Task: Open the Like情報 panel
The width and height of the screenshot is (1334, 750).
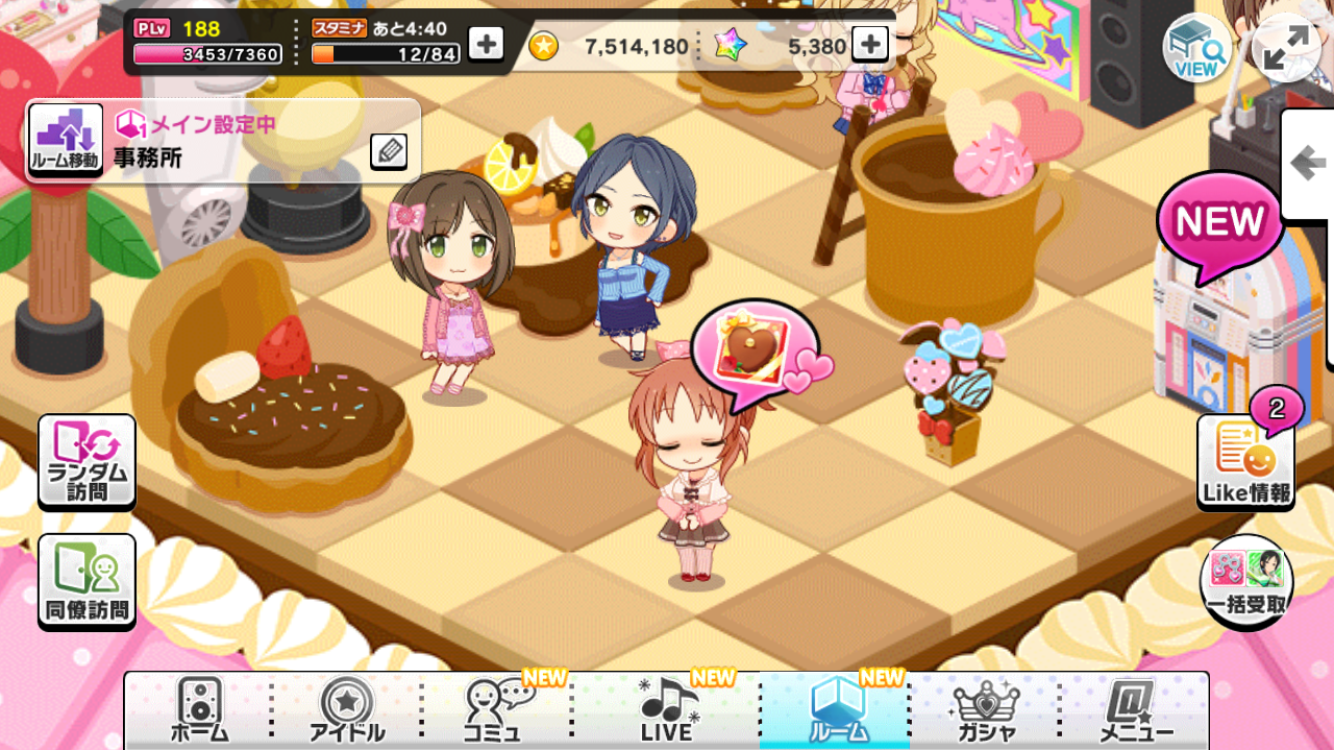Action: click(x=1245, y=462)
